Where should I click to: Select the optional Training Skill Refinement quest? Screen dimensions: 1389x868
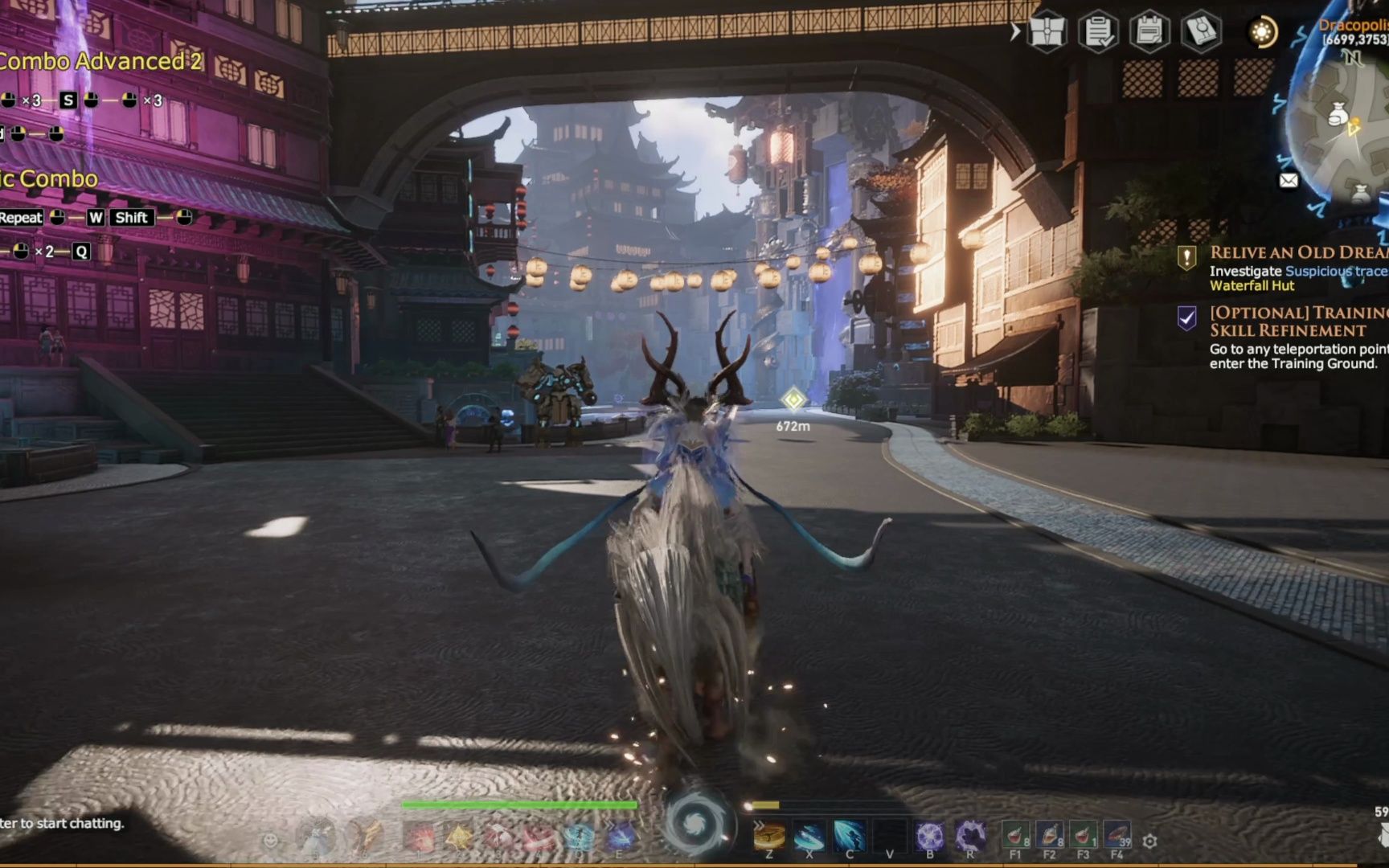1297,321
